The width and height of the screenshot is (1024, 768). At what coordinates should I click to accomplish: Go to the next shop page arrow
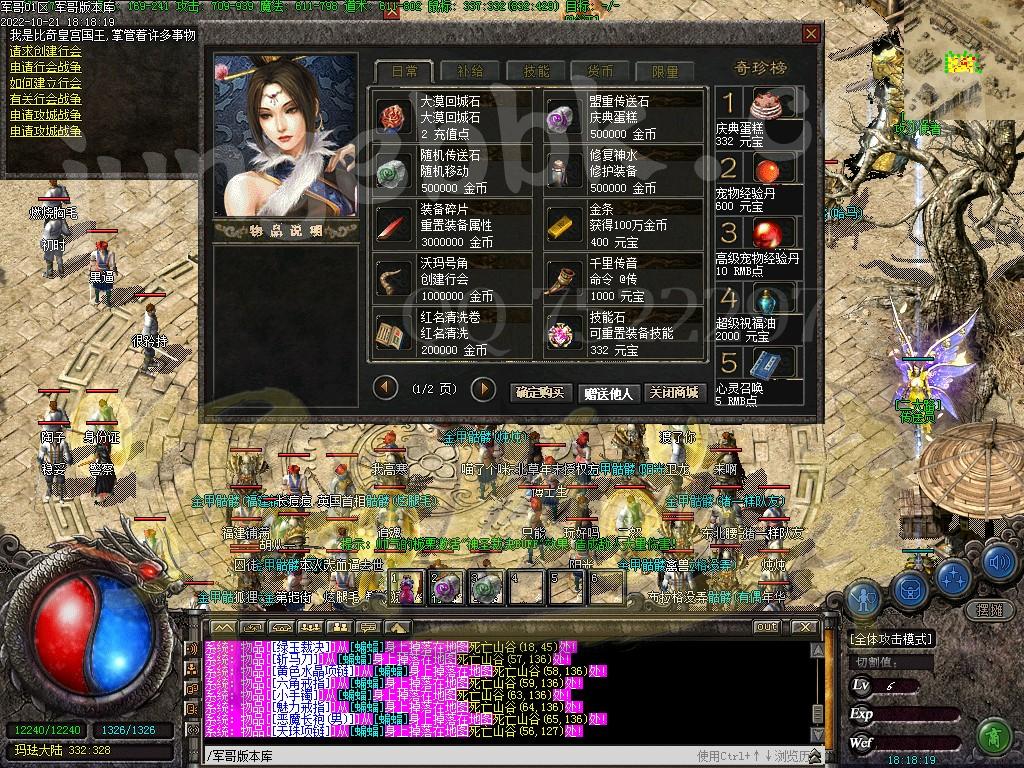coord(483,388)
